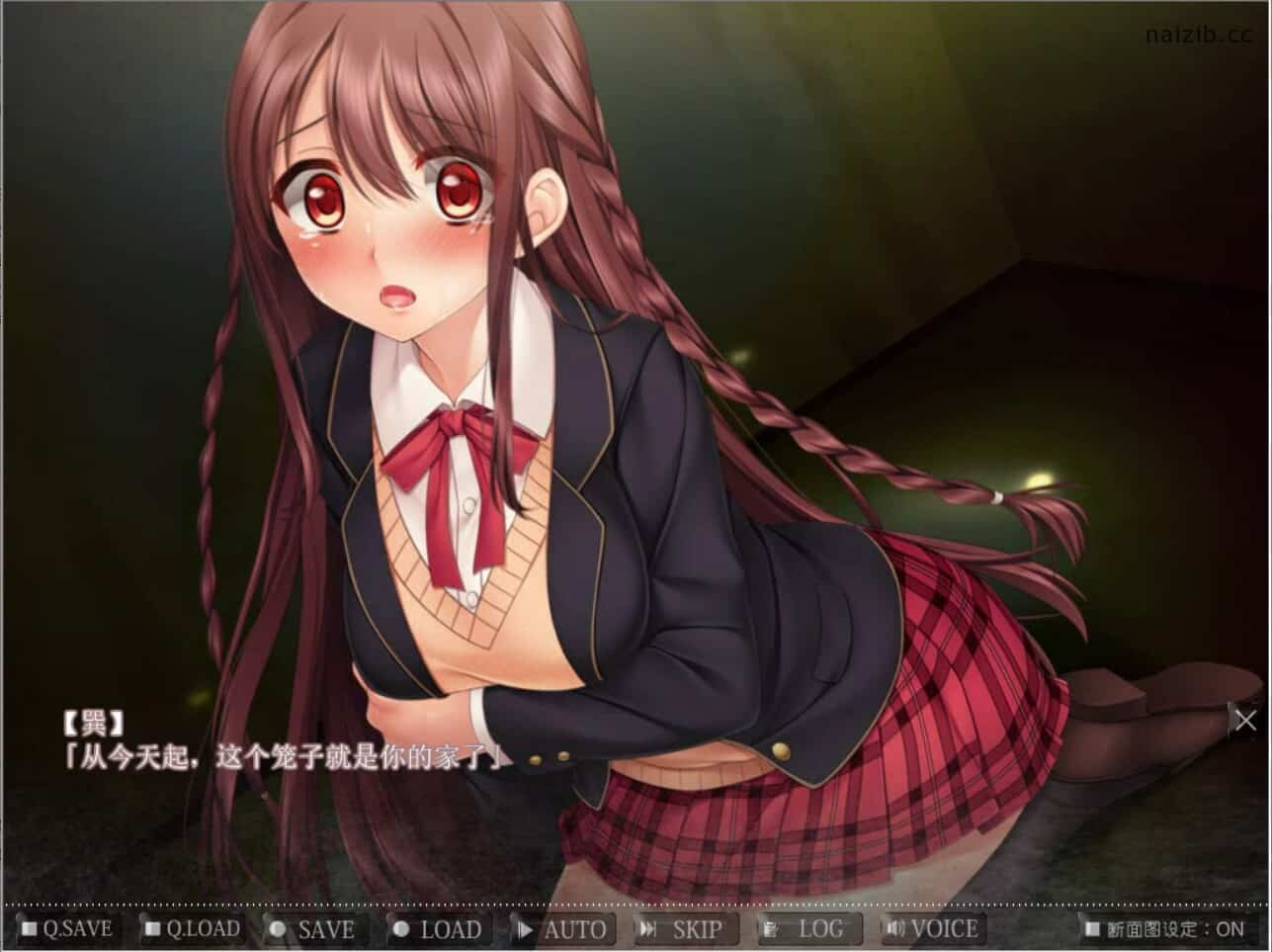Quick load with Q.LOAD

[193, 929]
